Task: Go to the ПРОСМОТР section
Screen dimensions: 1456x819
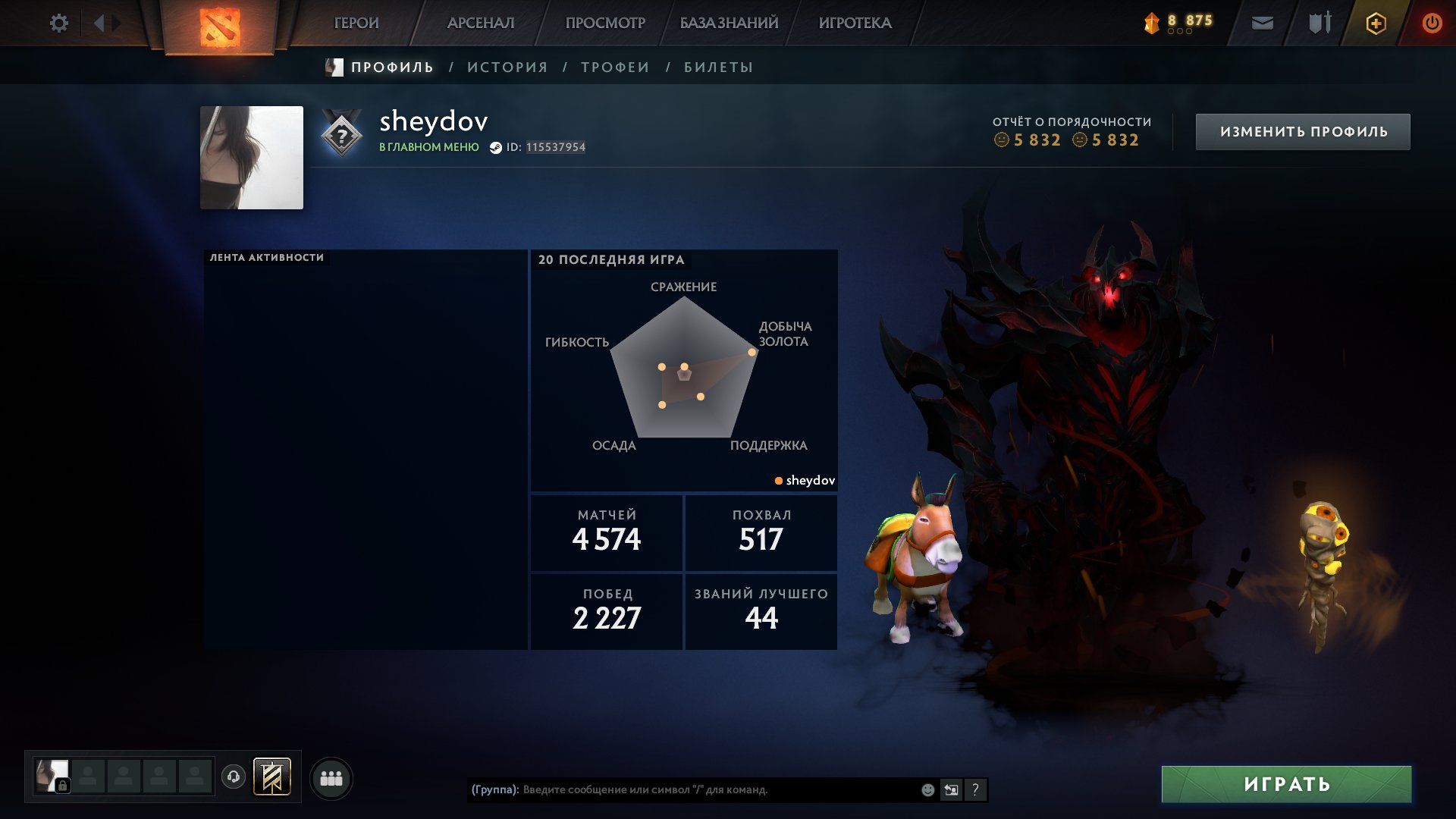Action: [x=605, y=24]
